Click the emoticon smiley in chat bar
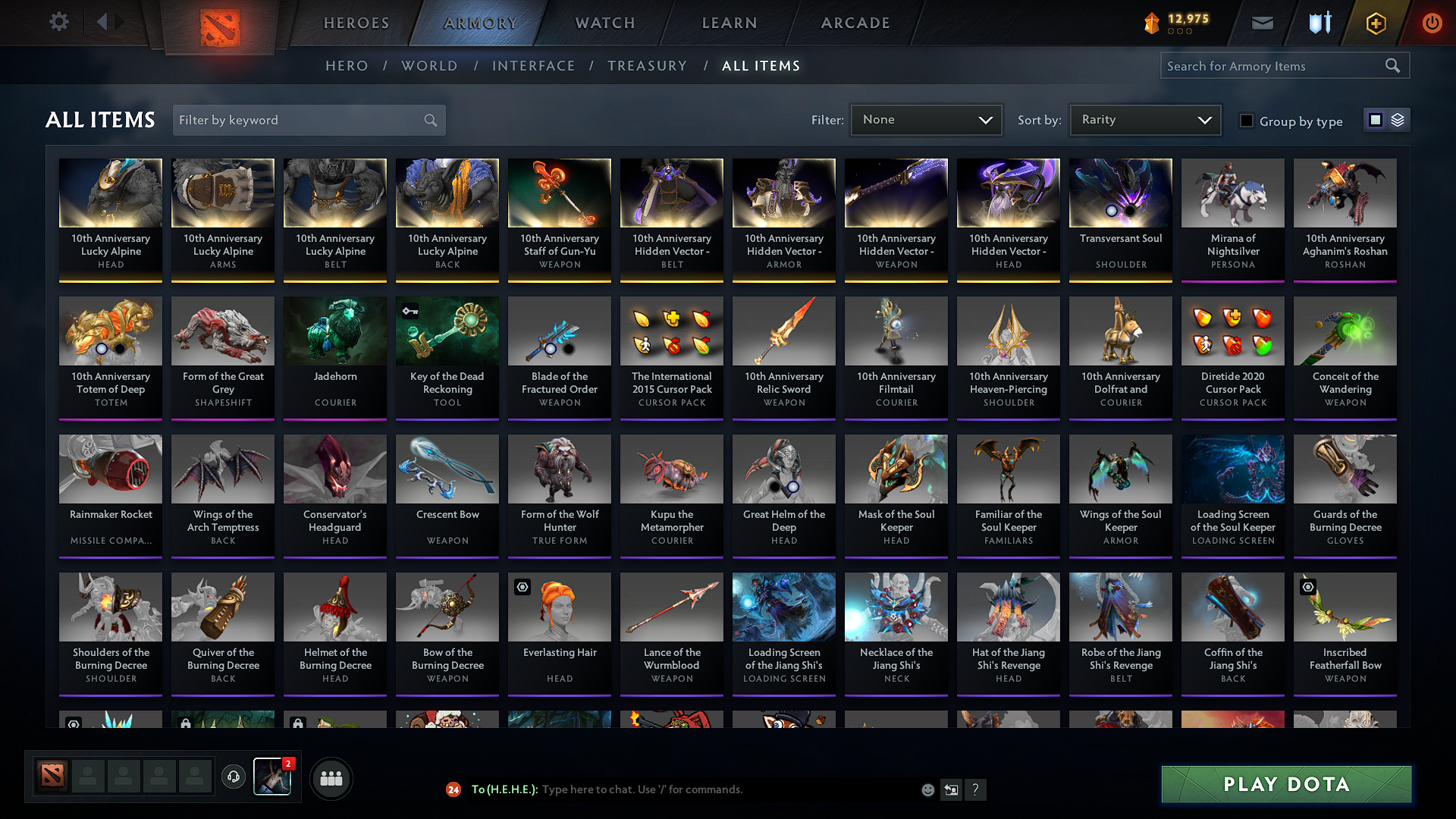 (927, 789)
